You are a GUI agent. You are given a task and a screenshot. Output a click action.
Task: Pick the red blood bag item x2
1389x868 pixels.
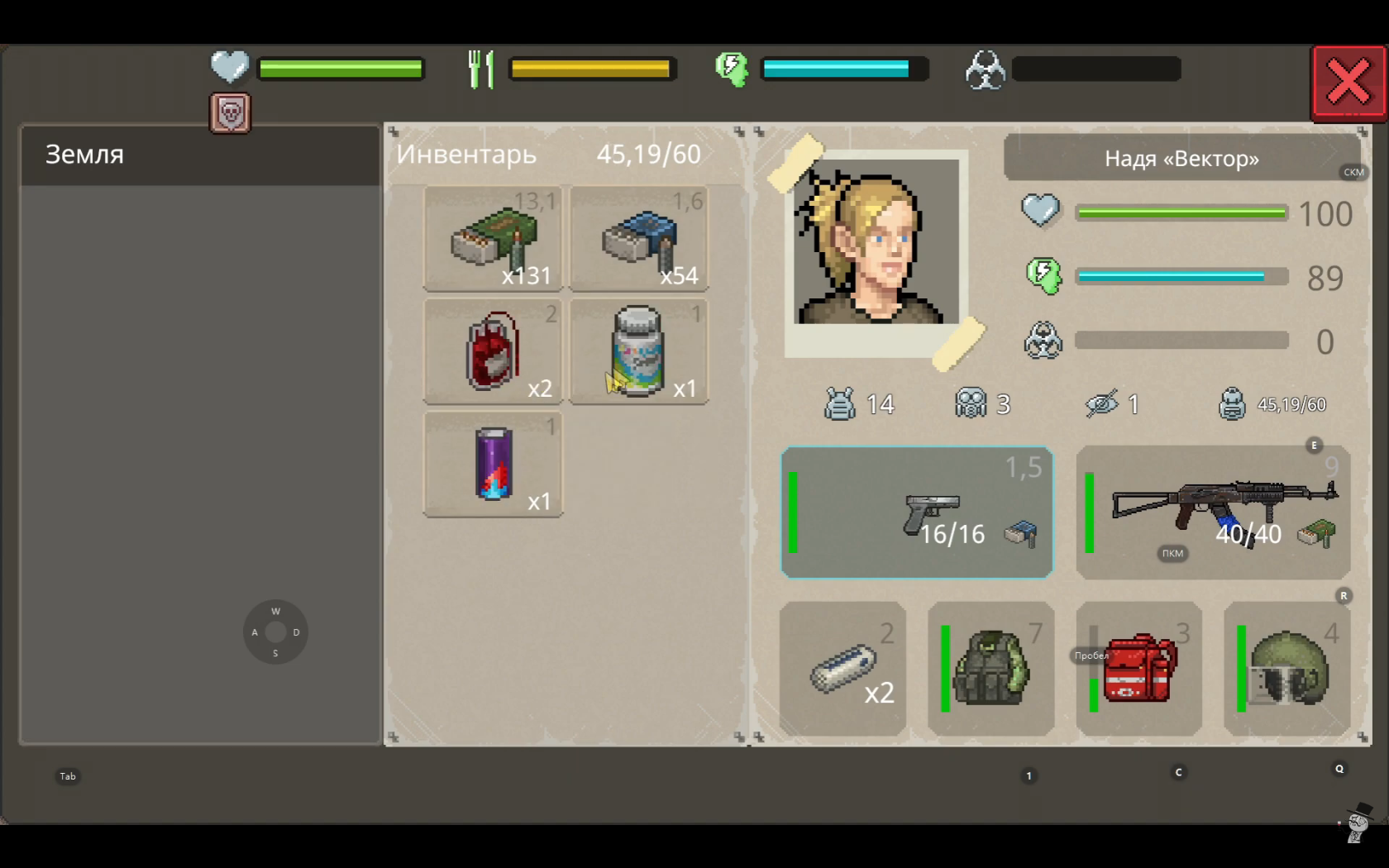[494, 352]
